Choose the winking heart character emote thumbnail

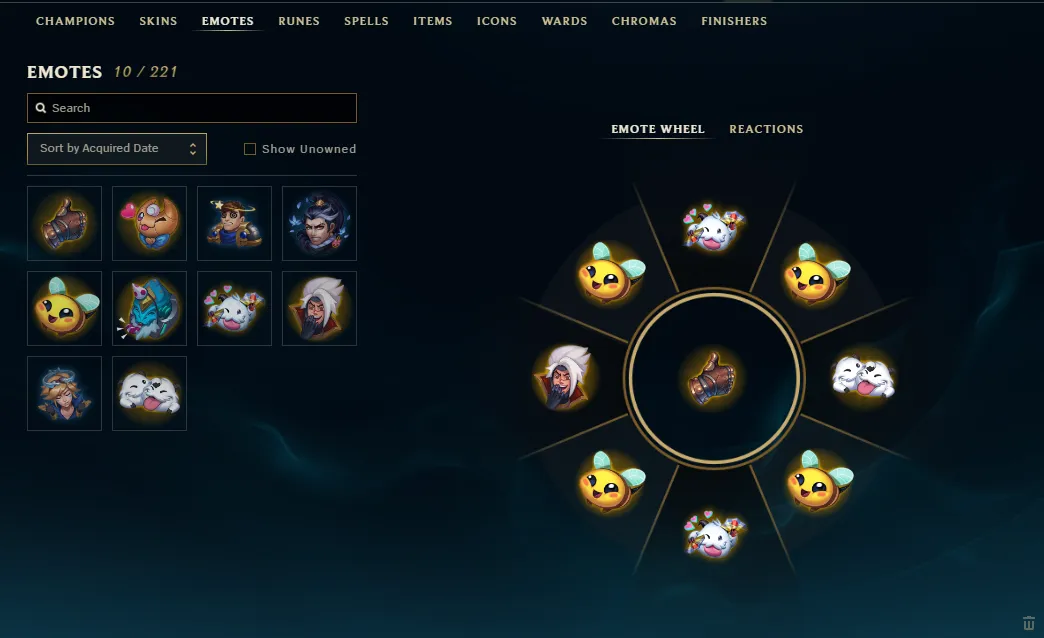tap(149, 223)
